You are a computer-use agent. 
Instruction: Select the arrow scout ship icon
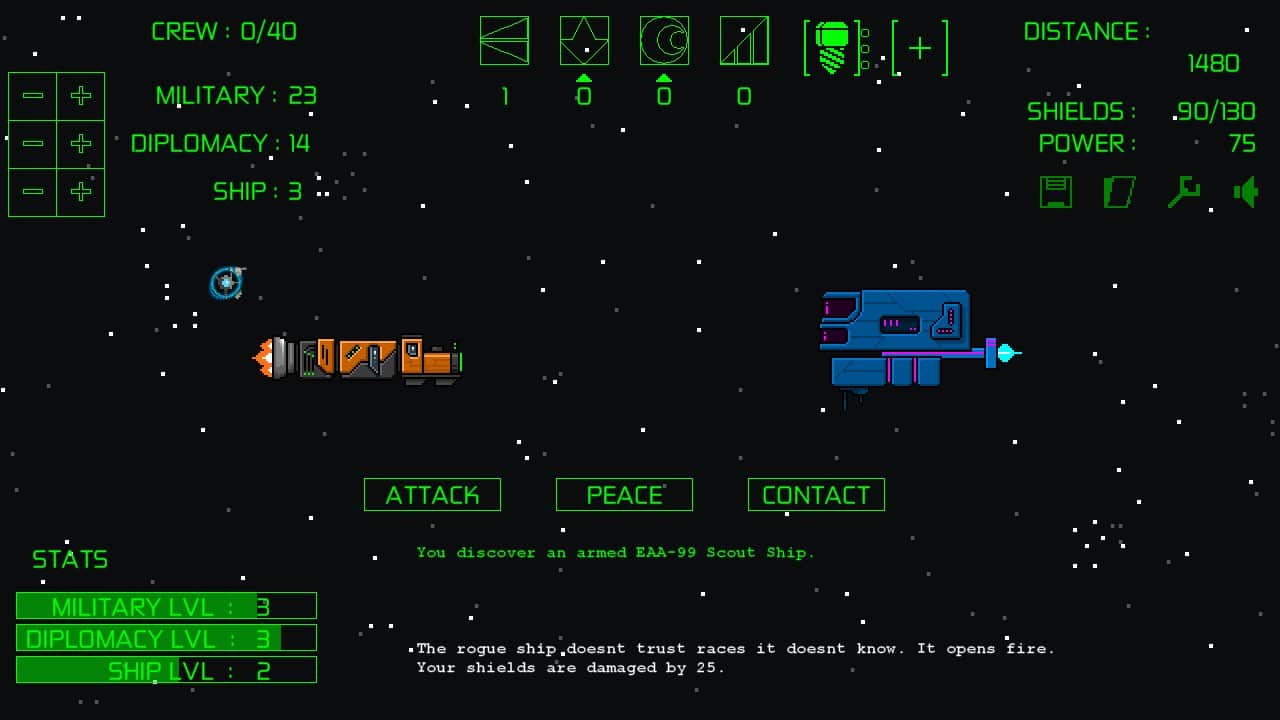point(505,40)
